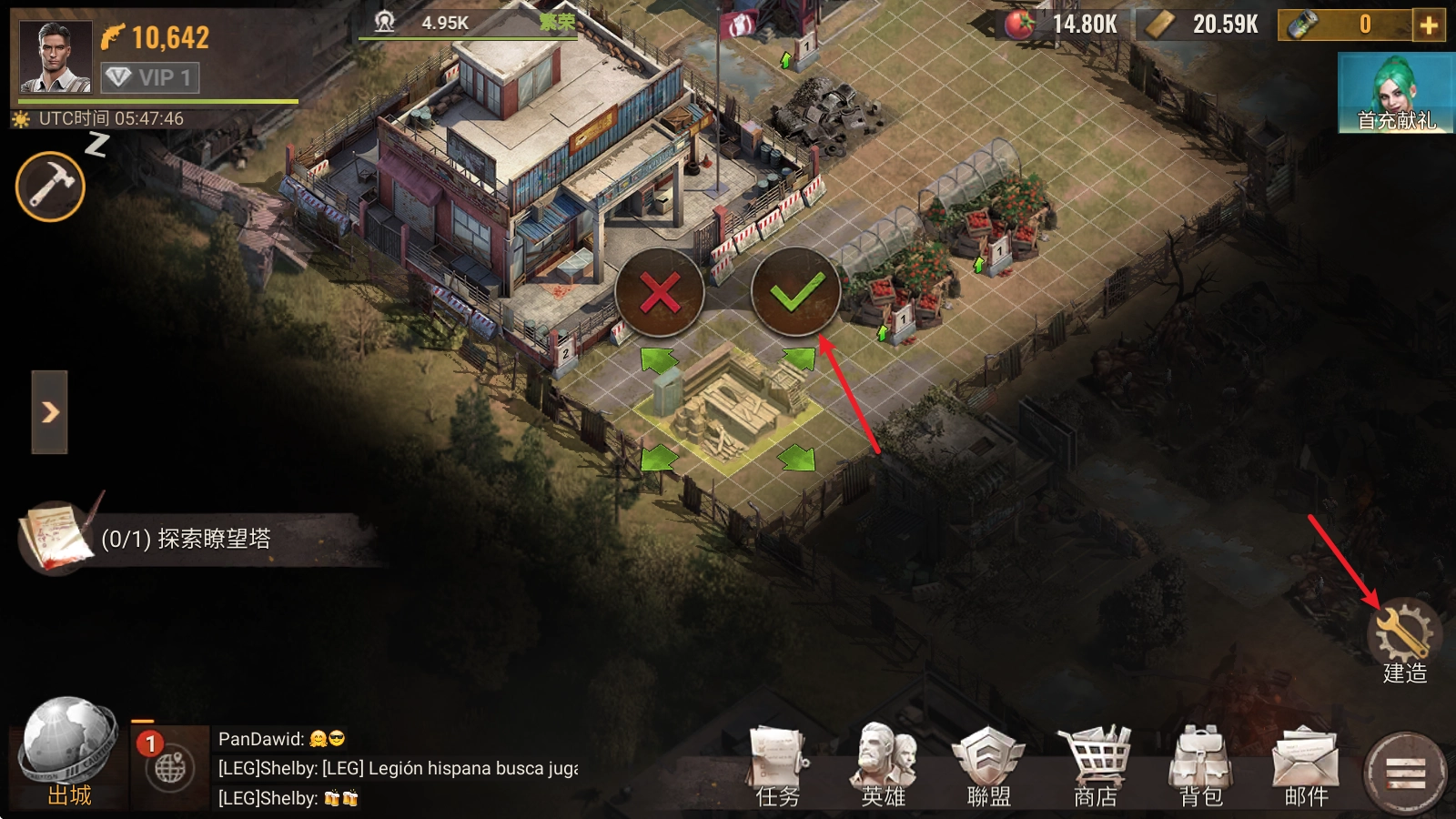Claim the 首充献礼 first-recharge gift
Image resolution: width=1456 pixels, height=819 pixels.
(x=1396, y=93)
